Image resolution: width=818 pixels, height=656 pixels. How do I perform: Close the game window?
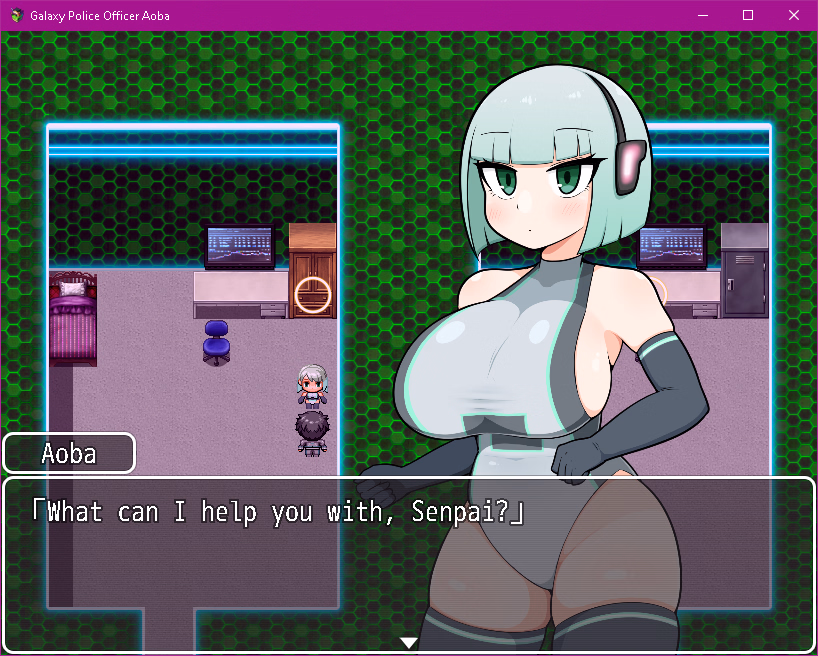click(x=794, y=15)
